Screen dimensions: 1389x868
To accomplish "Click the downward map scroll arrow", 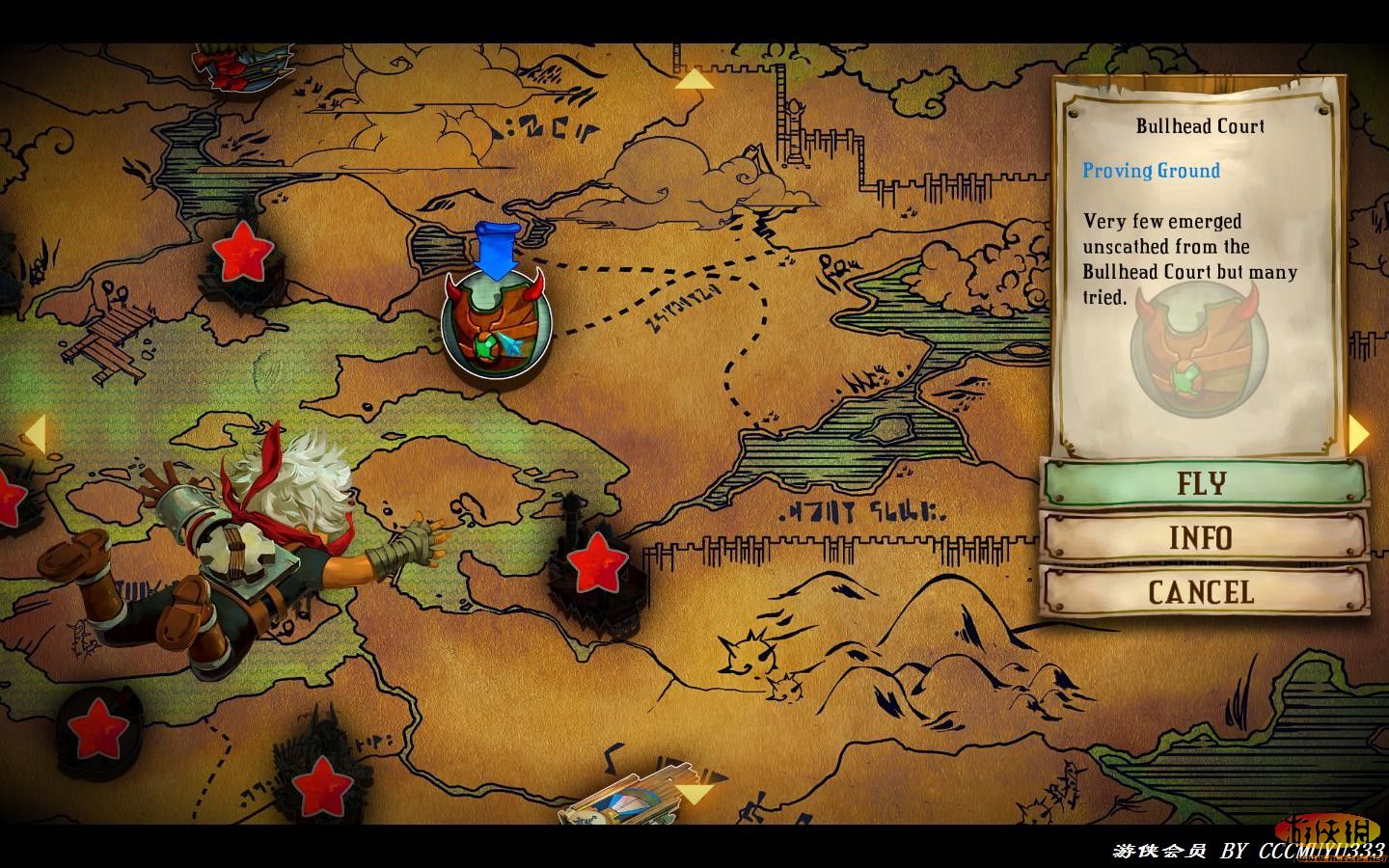I will click(x=694, y=795).
